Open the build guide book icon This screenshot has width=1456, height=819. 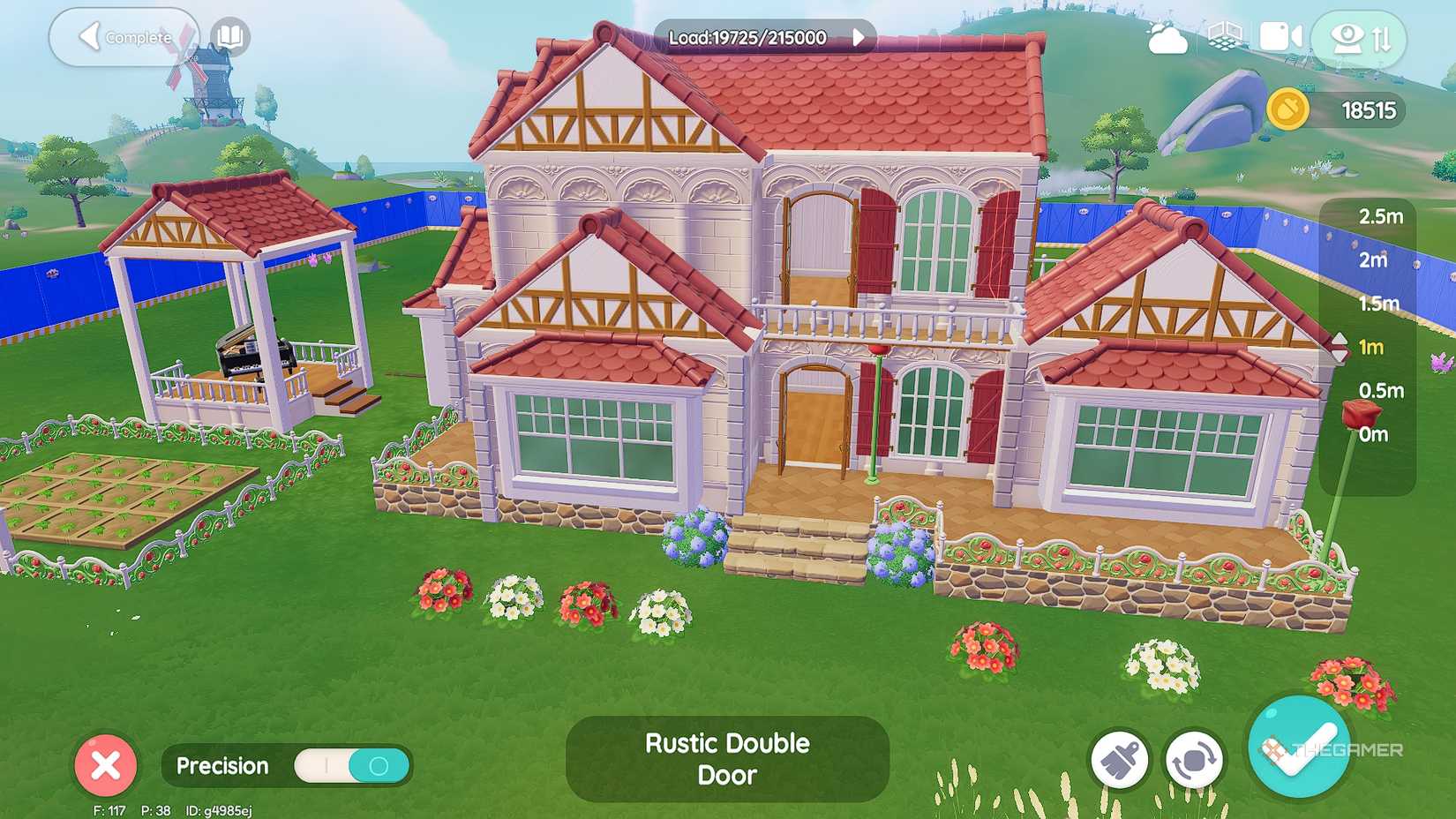pyautogui.click(x=228, y=38)
